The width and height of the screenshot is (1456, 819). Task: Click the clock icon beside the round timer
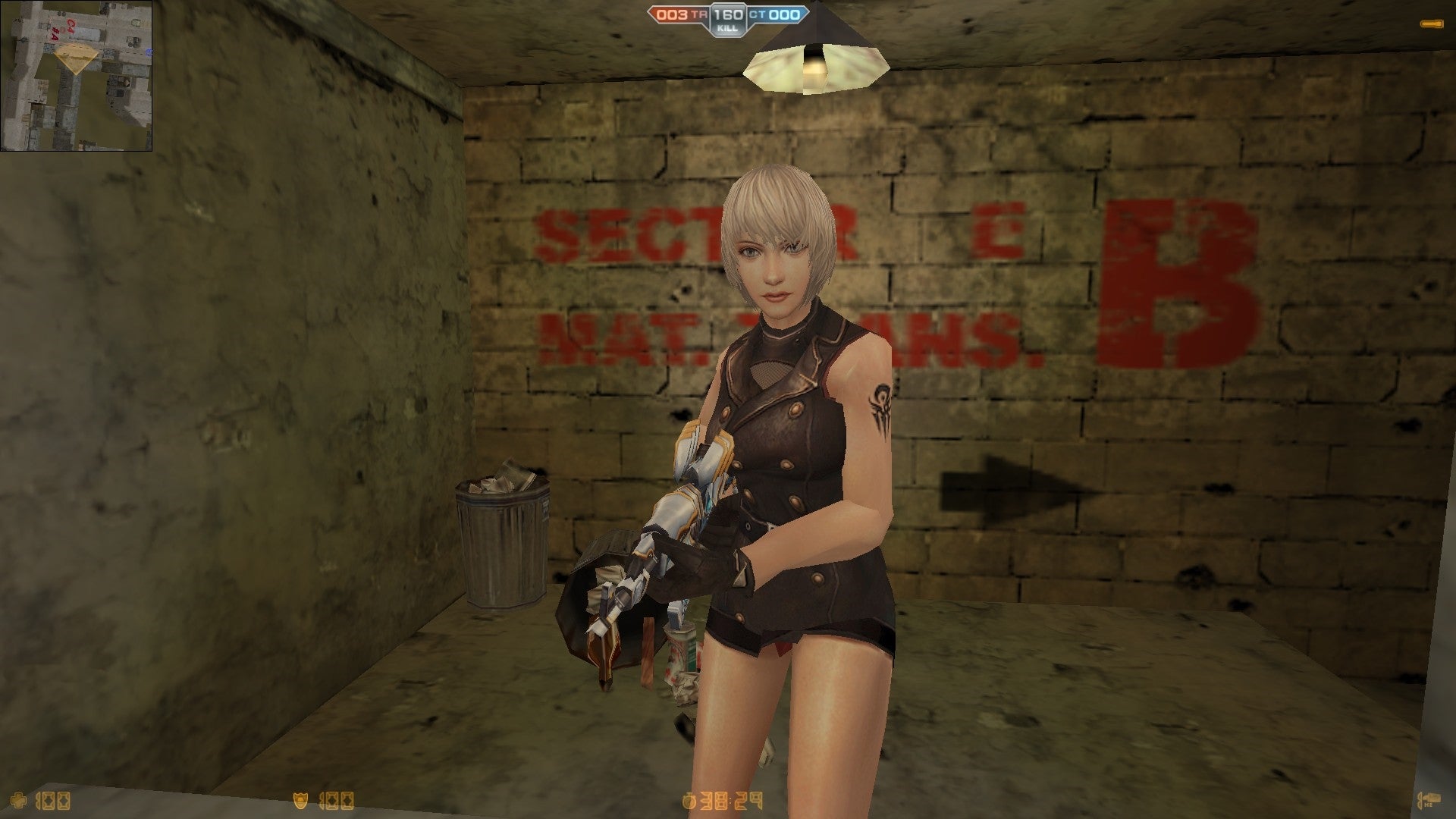tap(689, 801)
